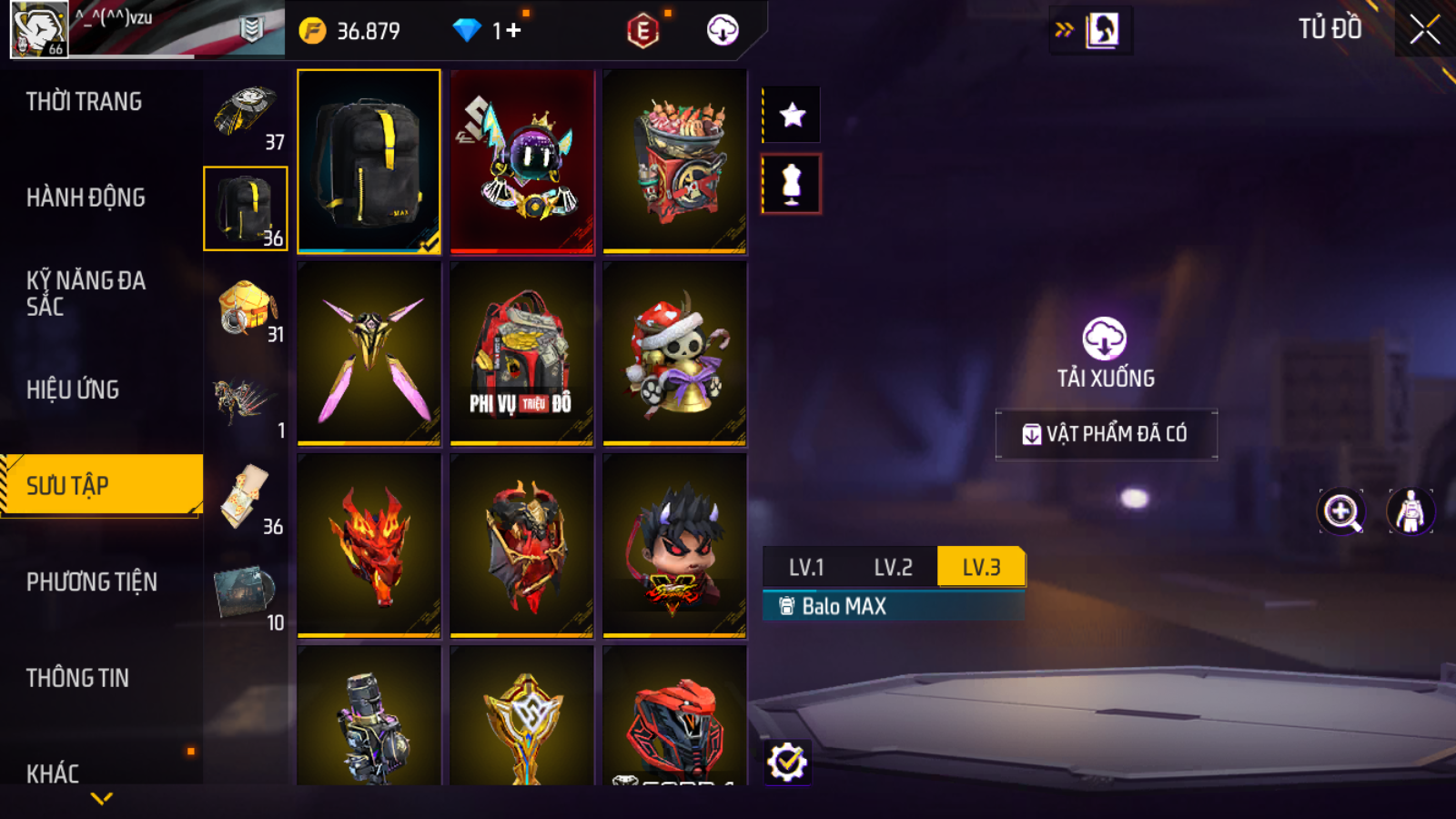Choose the Santa-hat skull backpack
This screenshot has width=1456, height=819.
pos(674,353)
